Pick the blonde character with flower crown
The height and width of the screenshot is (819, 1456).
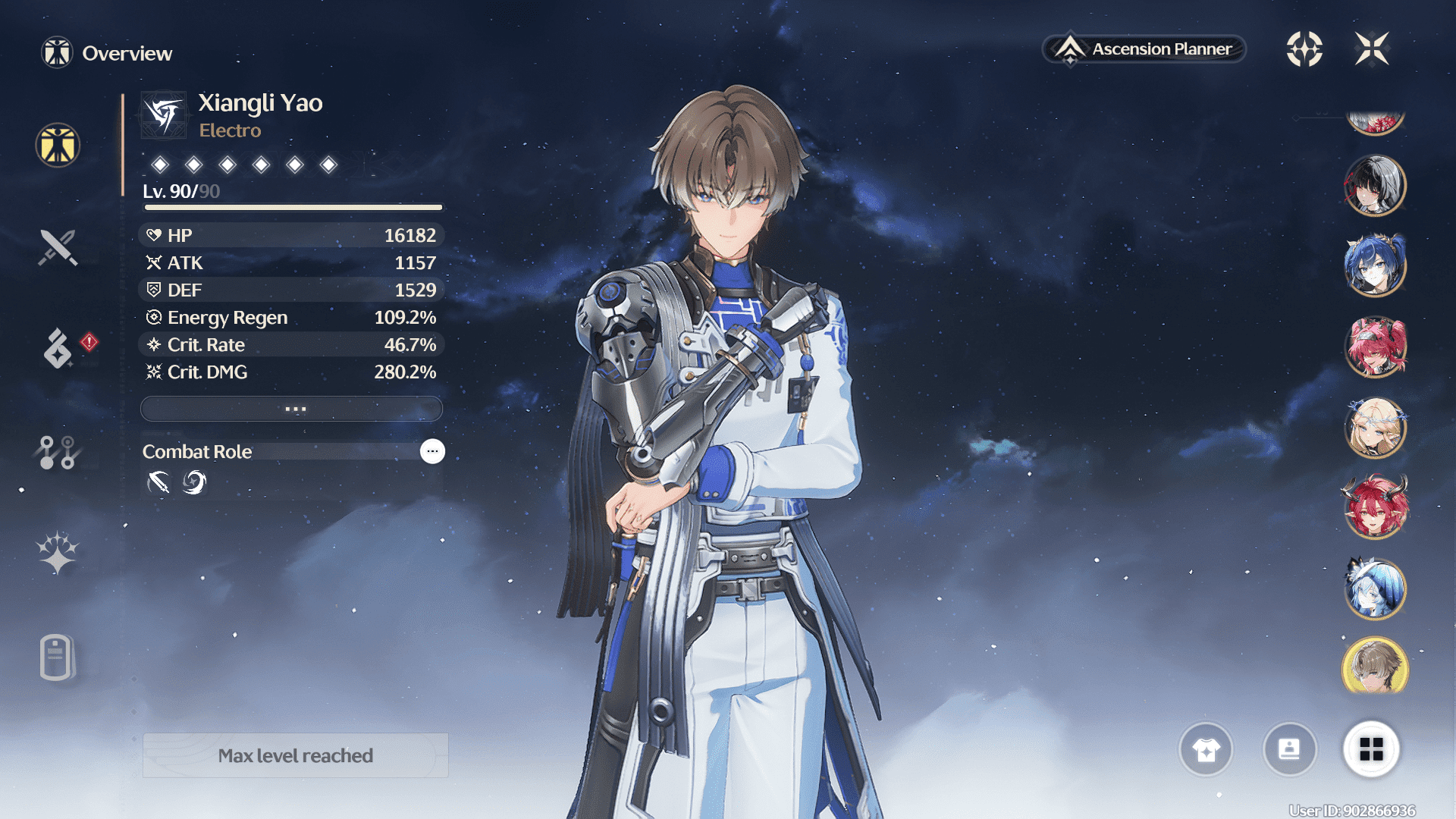1375,428
